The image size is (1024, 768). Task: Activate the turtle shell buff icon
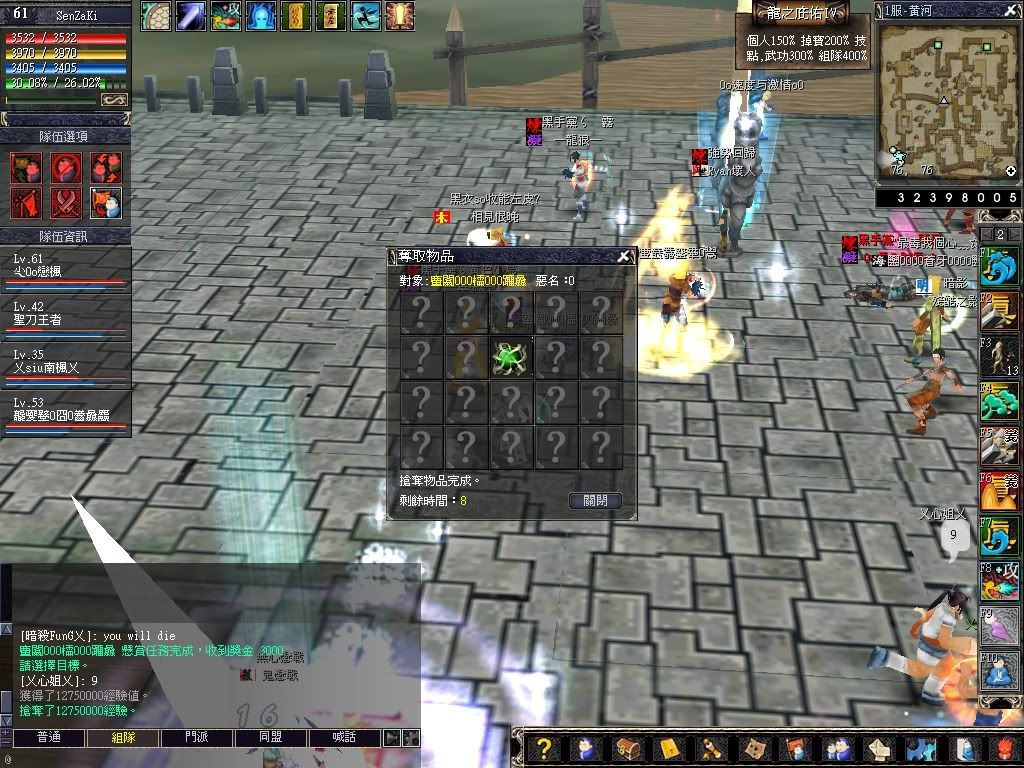(155, 15)
